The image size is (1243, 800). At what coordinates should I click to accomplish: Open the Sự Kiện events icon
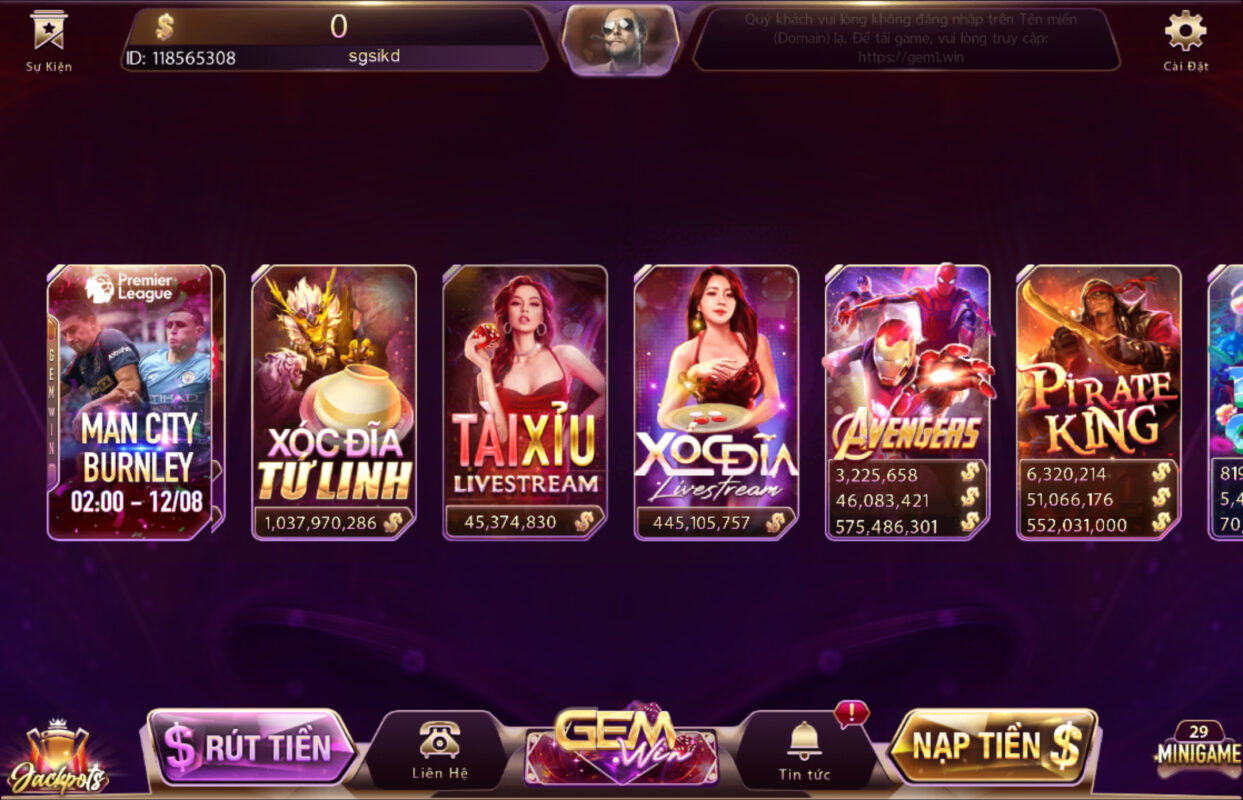(x=48, y=38)
